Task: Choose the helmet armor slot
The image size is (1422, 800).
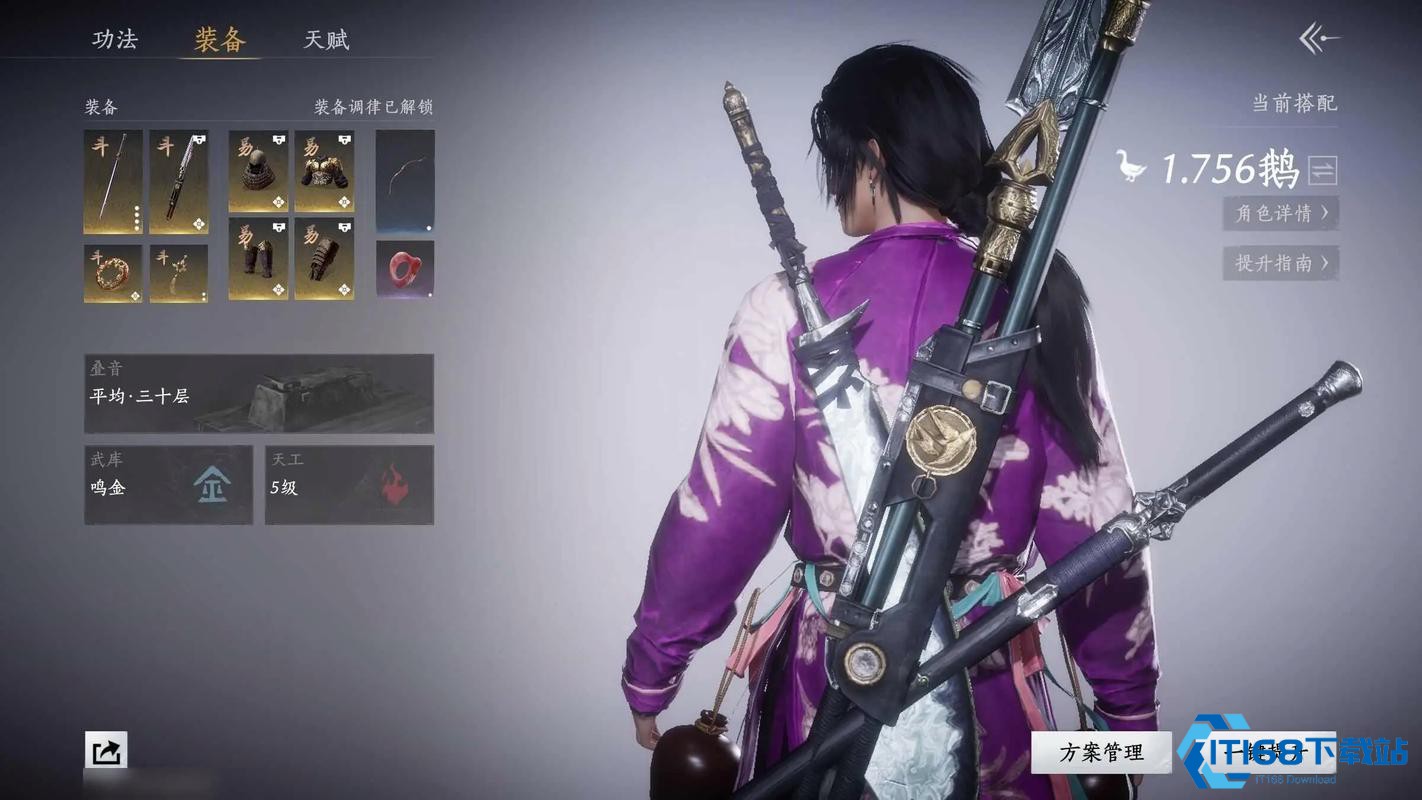Action: 258,171
